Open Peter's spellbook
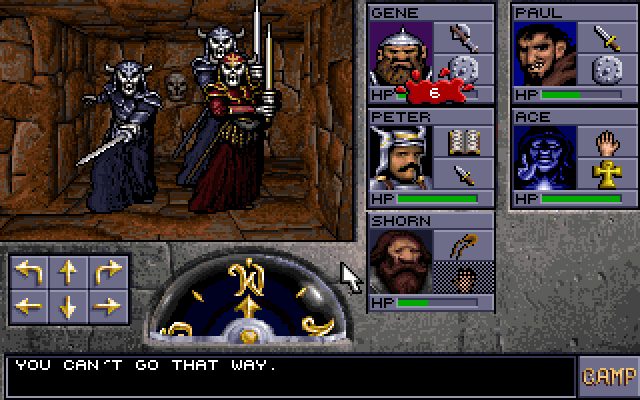 [x=462, y=143]
